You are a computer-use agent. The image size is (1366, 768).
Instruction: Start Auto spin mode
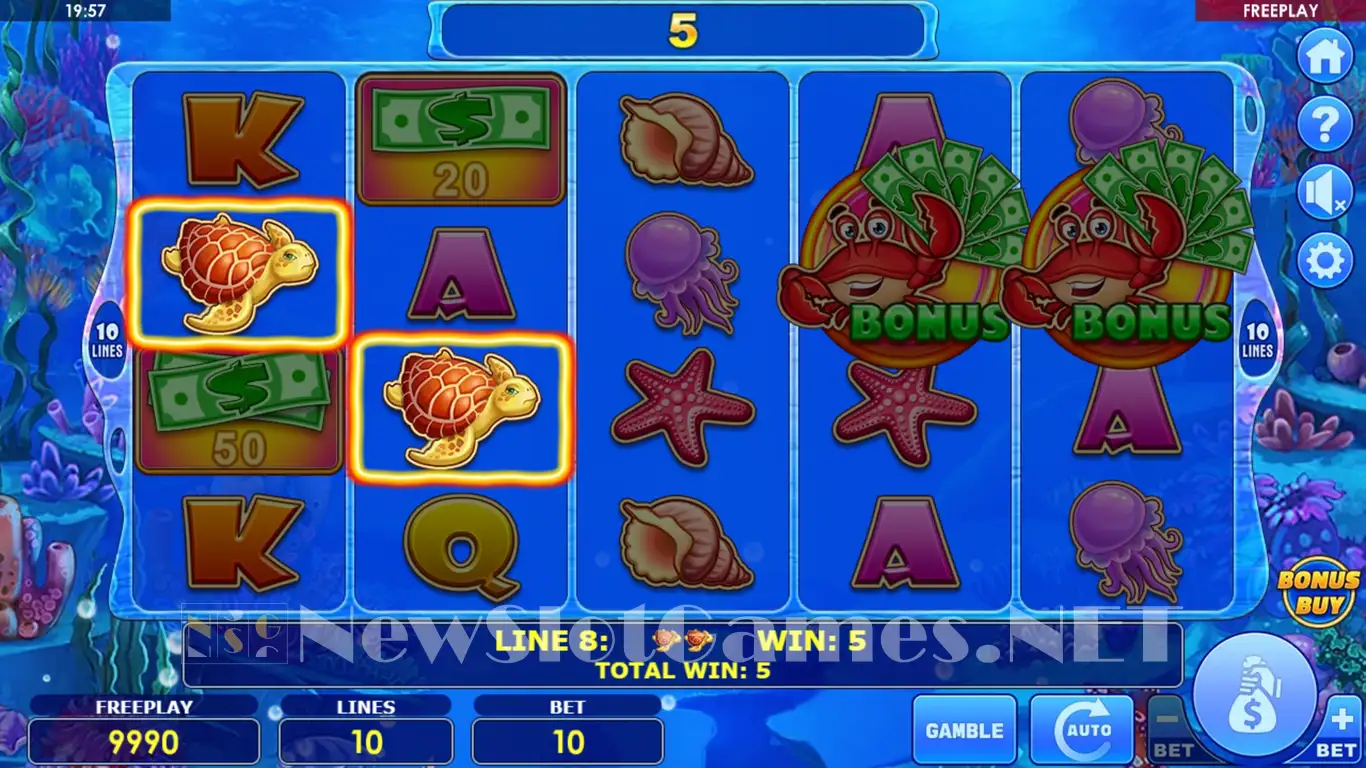click(1081, 730)
